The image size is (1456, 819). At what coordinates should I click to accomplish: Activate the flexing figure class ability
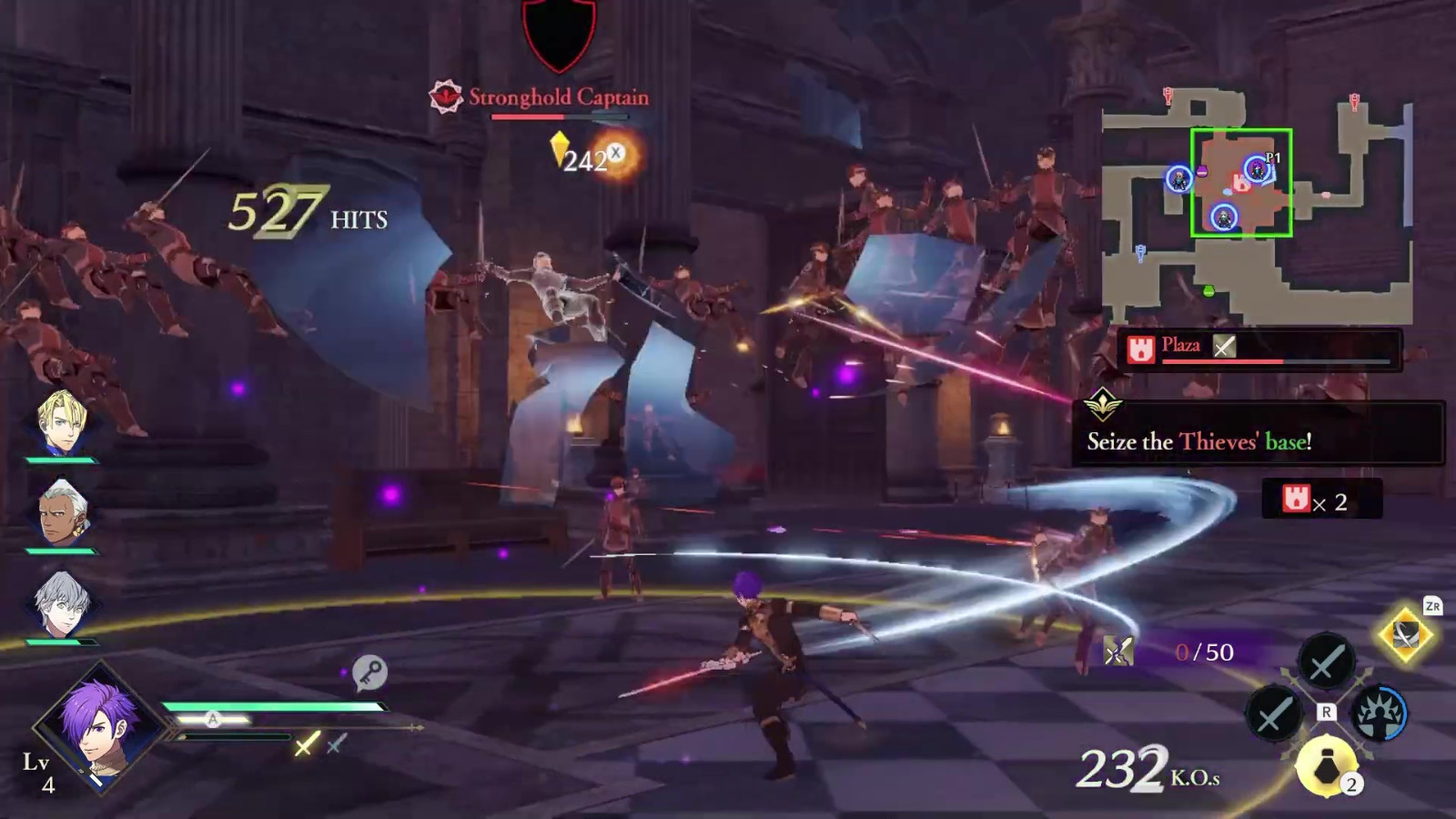point(1379,713)
